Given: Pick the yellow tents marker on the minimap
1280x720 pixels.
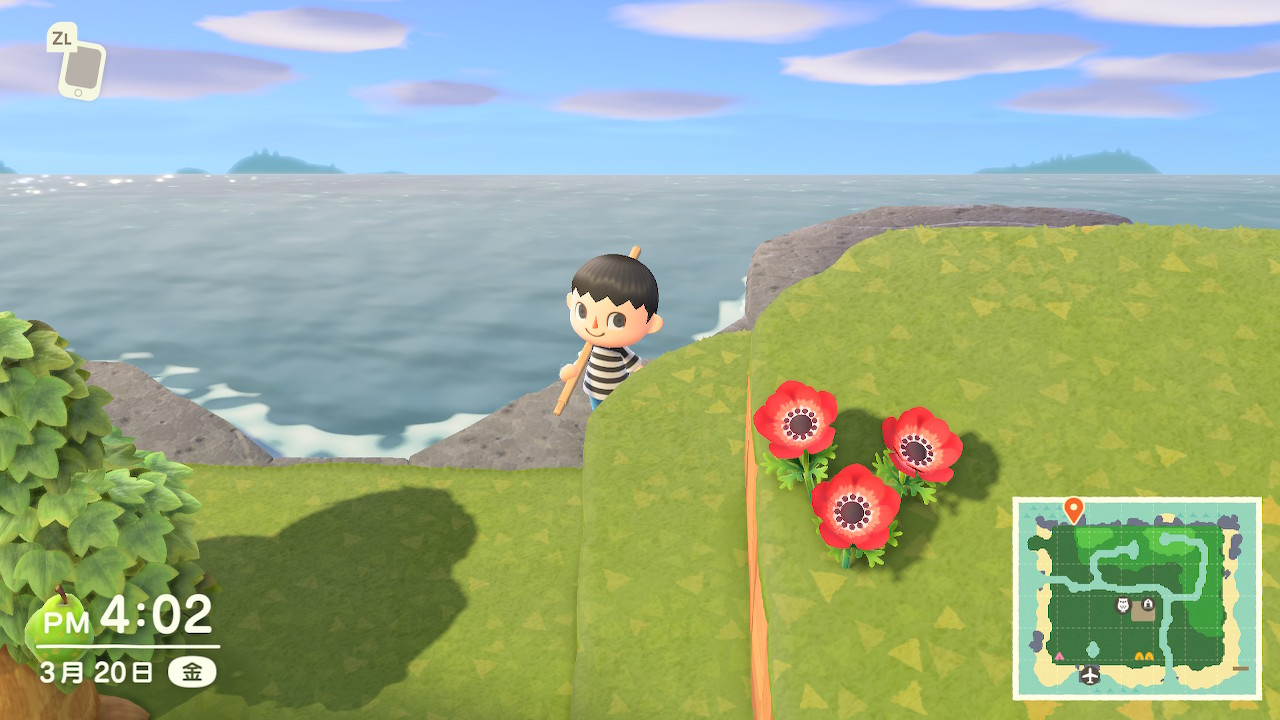Looking at the screenshot, I should click(1144, 656).
